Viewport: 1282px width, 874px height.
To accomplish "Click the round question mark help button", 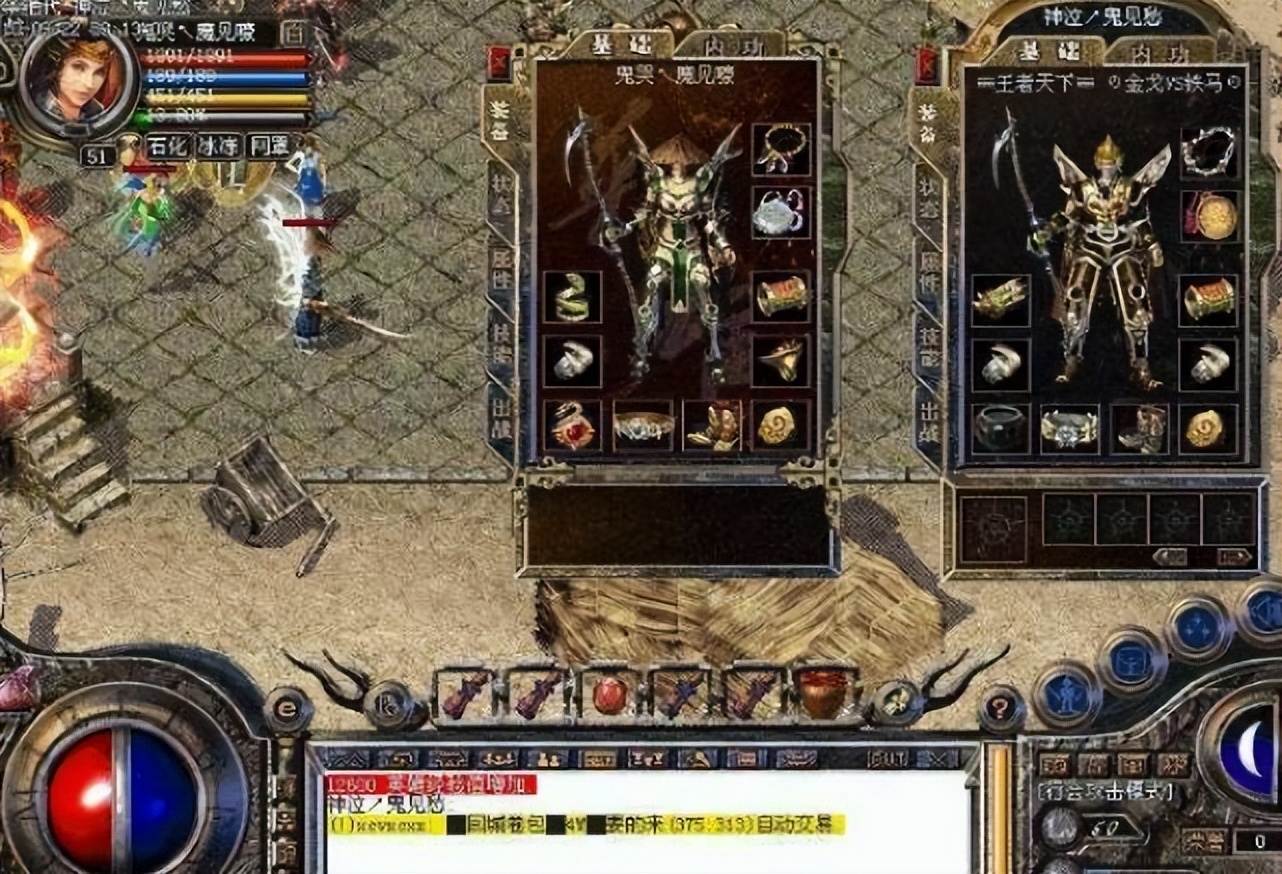I will point(1001,709).
